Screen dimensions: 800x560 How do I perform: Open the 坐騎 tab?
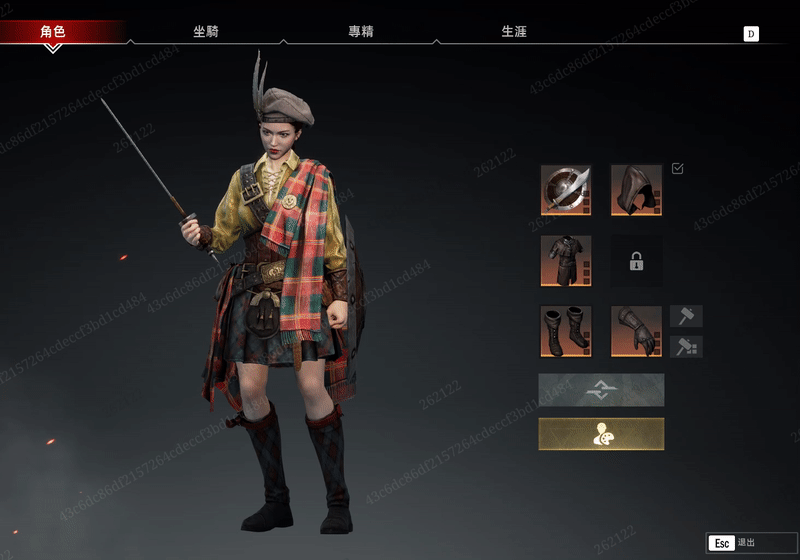[x=206, y=32]
